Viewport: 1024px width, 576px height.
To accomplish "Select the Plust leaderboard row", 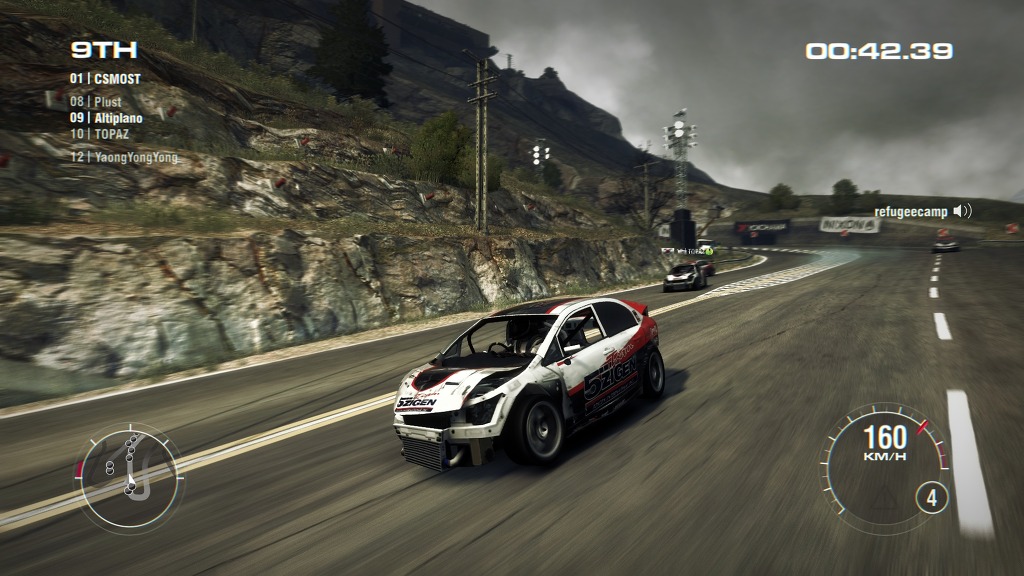I will (96, 102).
